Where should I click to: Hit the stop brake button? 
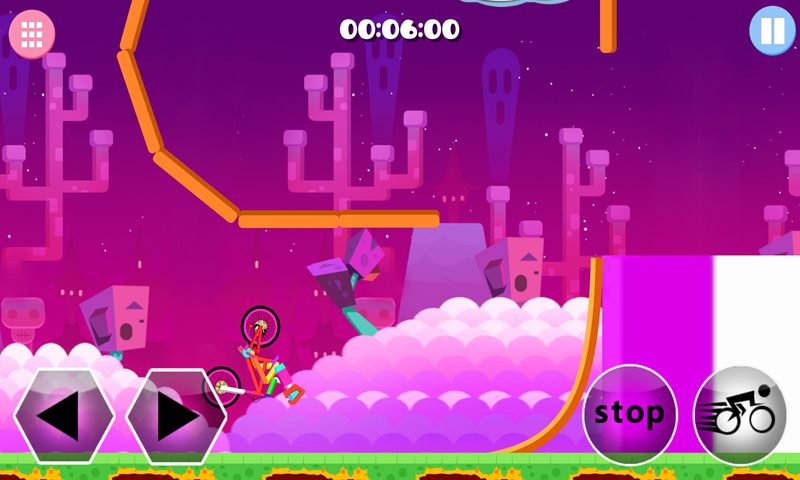coord(630,414)
